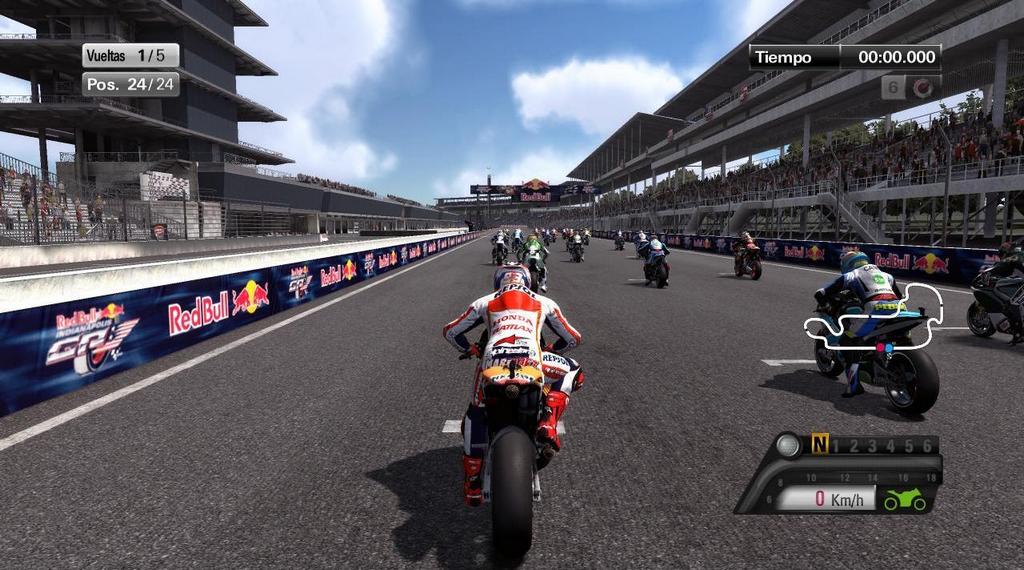Select the highlighted N neutral gear indicator
This screenshot has width=1024, height=570.
(x=820, y=445)
